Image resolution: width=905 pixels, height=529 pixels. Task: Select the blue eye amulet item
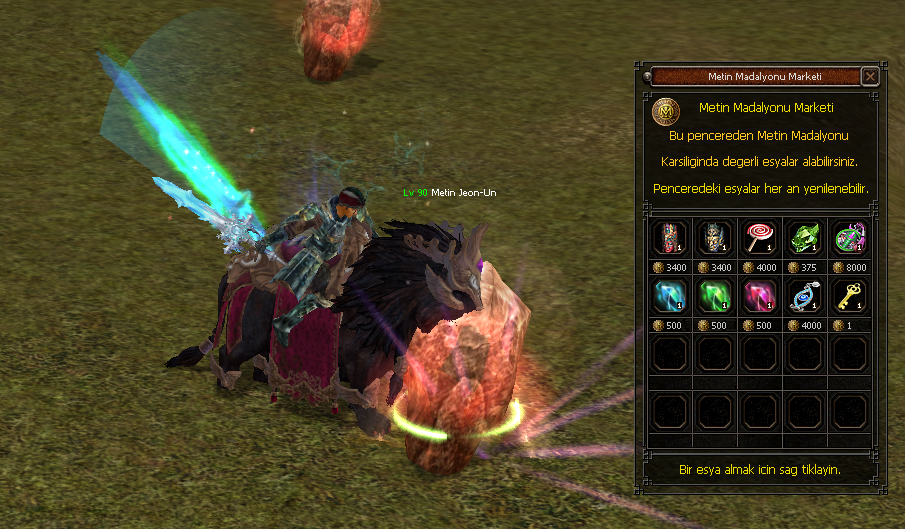point(804,296)
